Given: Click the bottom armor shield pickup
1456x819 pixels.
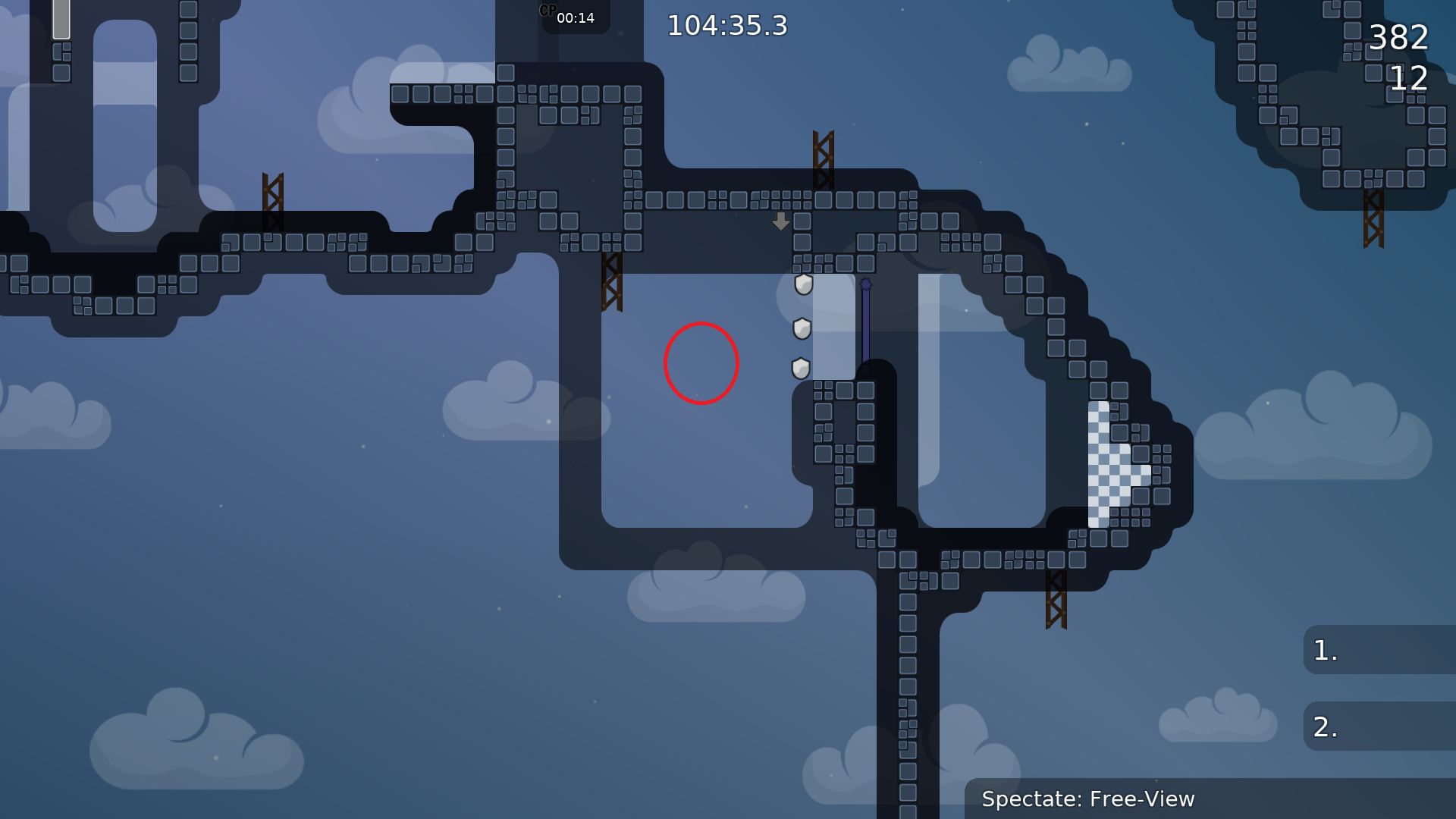Looking at the screenshot, I should [x=801, y=366].
